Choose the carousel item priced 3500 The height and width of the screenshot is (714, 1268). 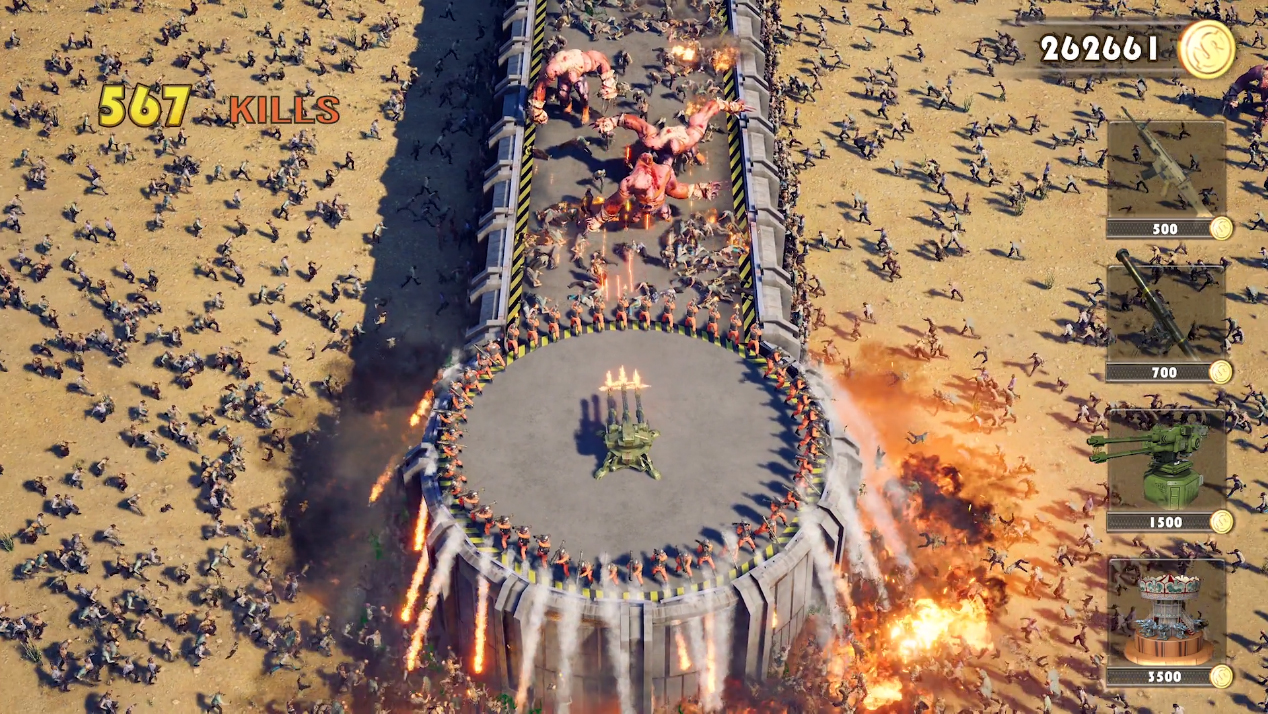[1166, 611]
